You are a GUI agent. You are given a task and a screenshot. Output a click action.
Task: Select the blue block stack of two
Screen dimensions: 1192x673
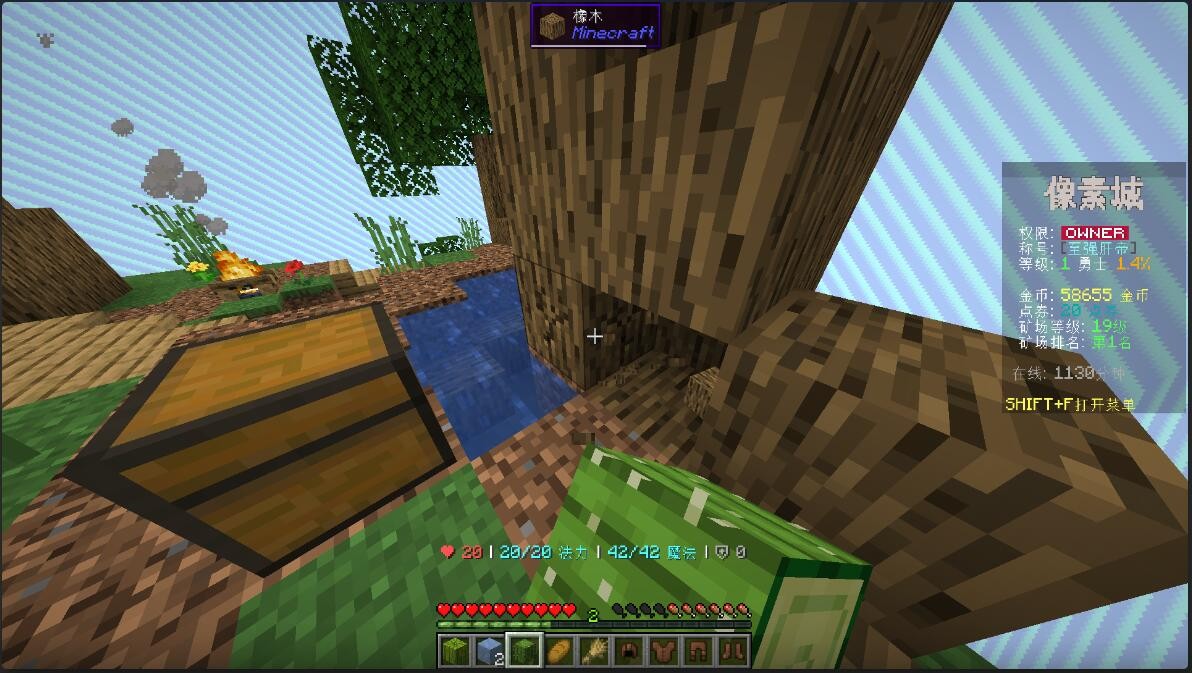tap(490, 650)
